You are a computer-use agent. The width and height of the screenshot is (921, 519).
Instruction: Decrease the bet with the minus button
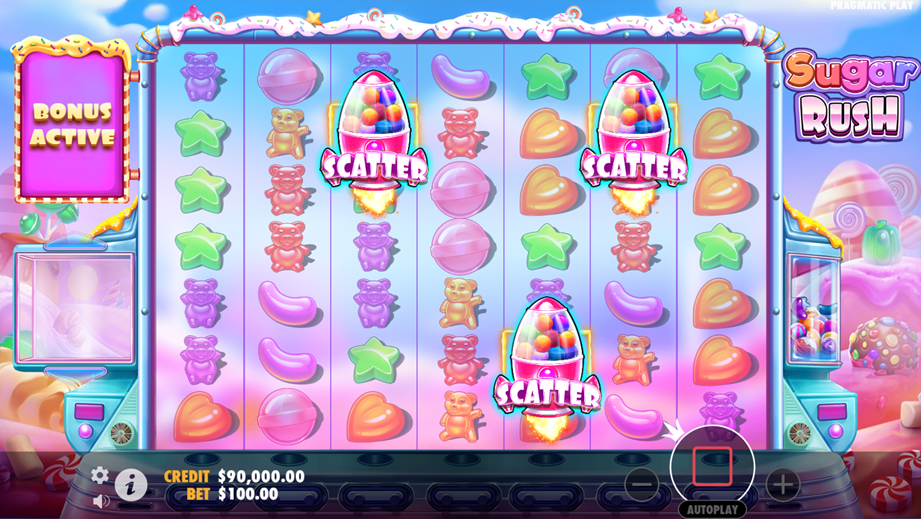642,485
